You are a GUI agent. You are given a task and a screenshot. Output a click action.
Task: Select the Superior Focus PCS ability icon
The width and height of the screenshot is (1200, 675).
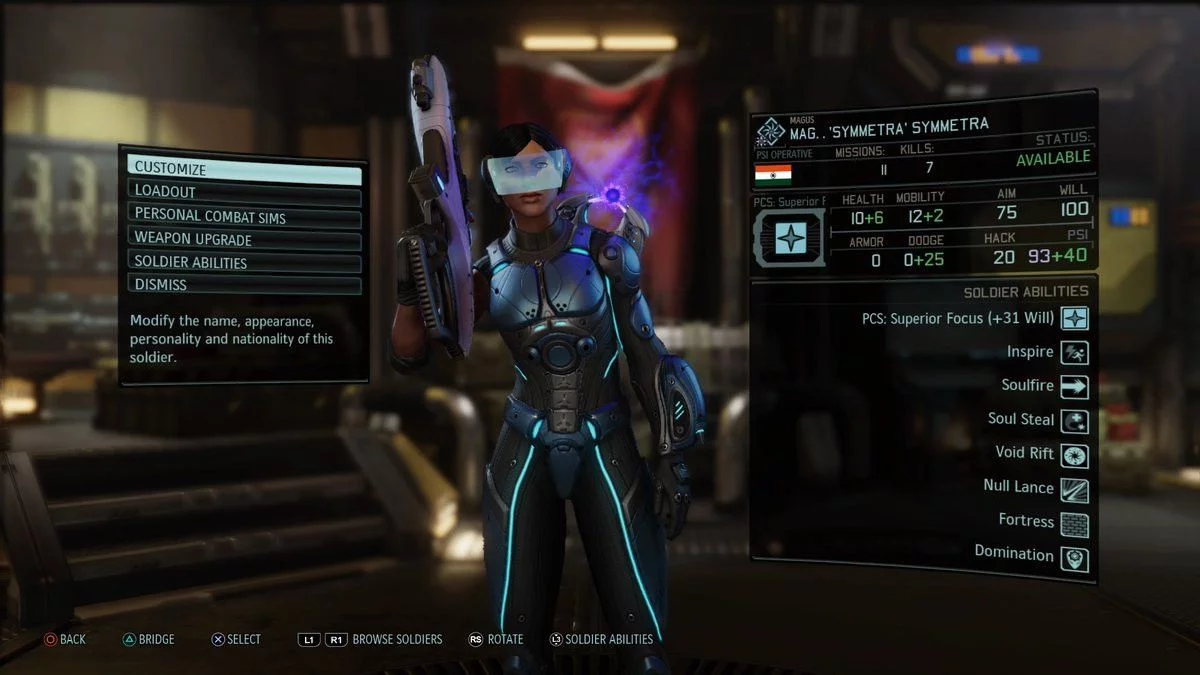pos(1075,319)
